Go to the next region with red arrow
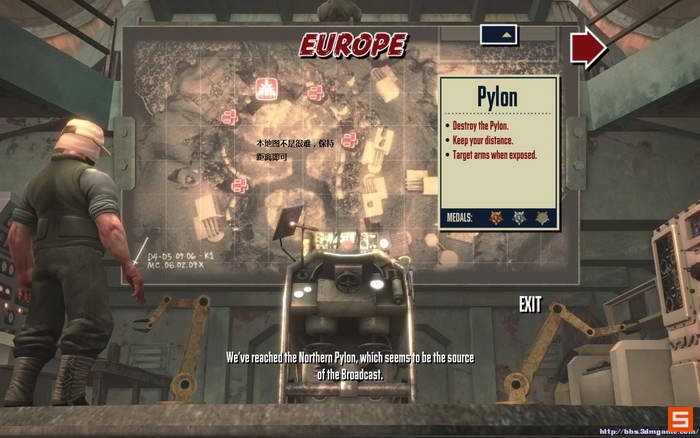 [589, 48]
